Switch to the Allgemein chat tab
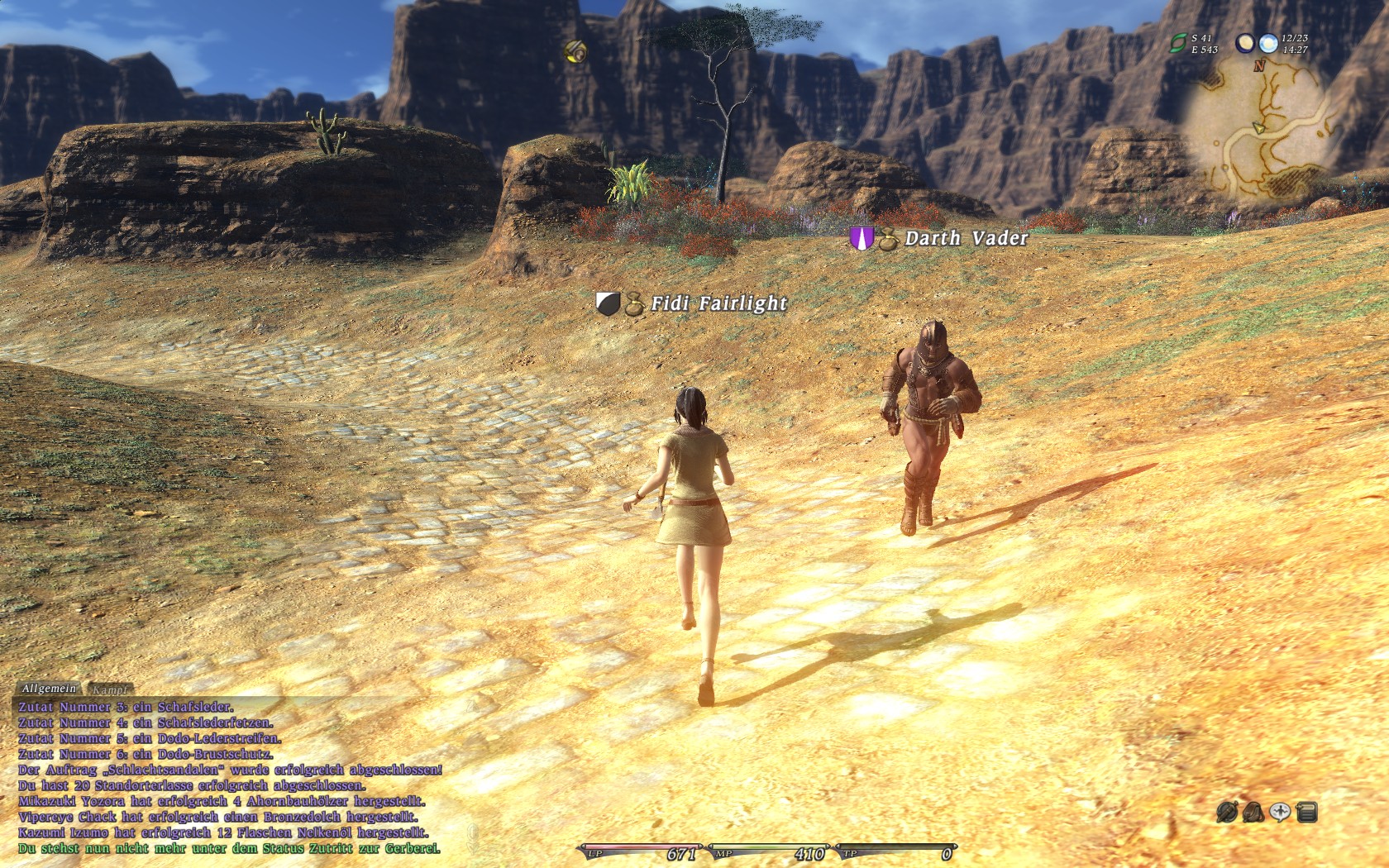The height and width of the screenshot is (868, 1389). click(x=49, y=689)
